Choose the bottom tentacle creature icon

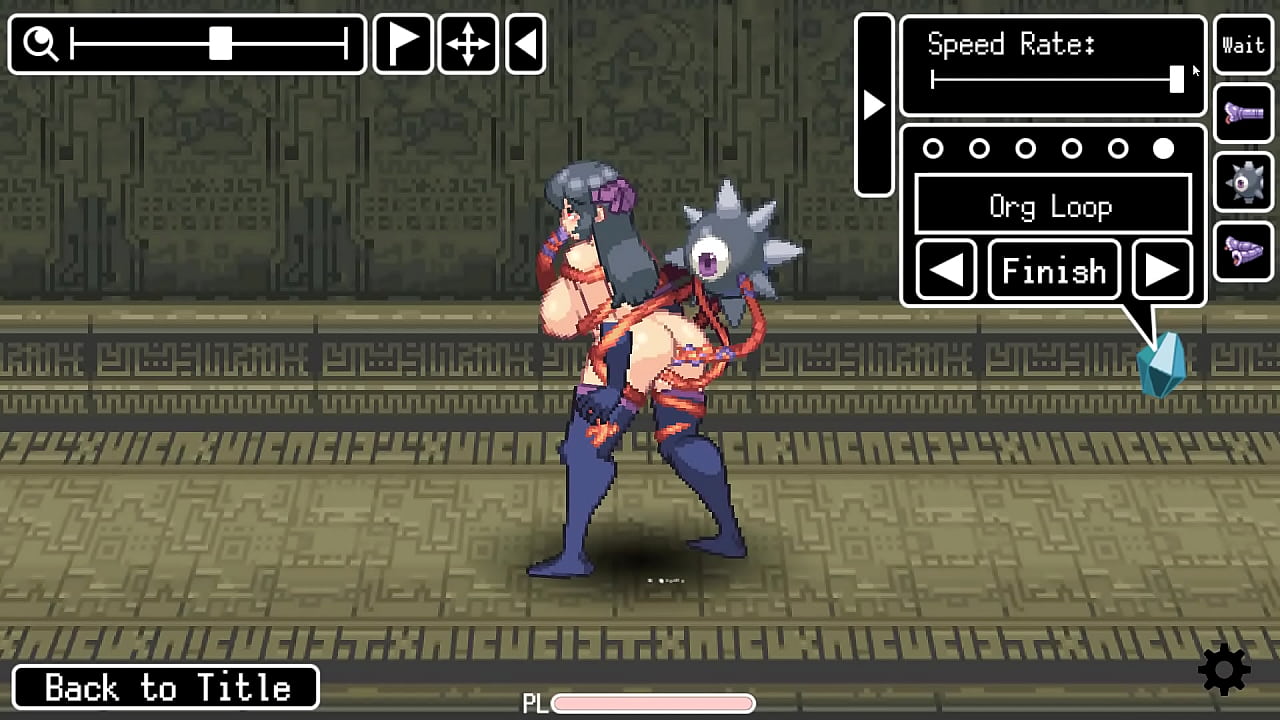(x=1243, y=251)
